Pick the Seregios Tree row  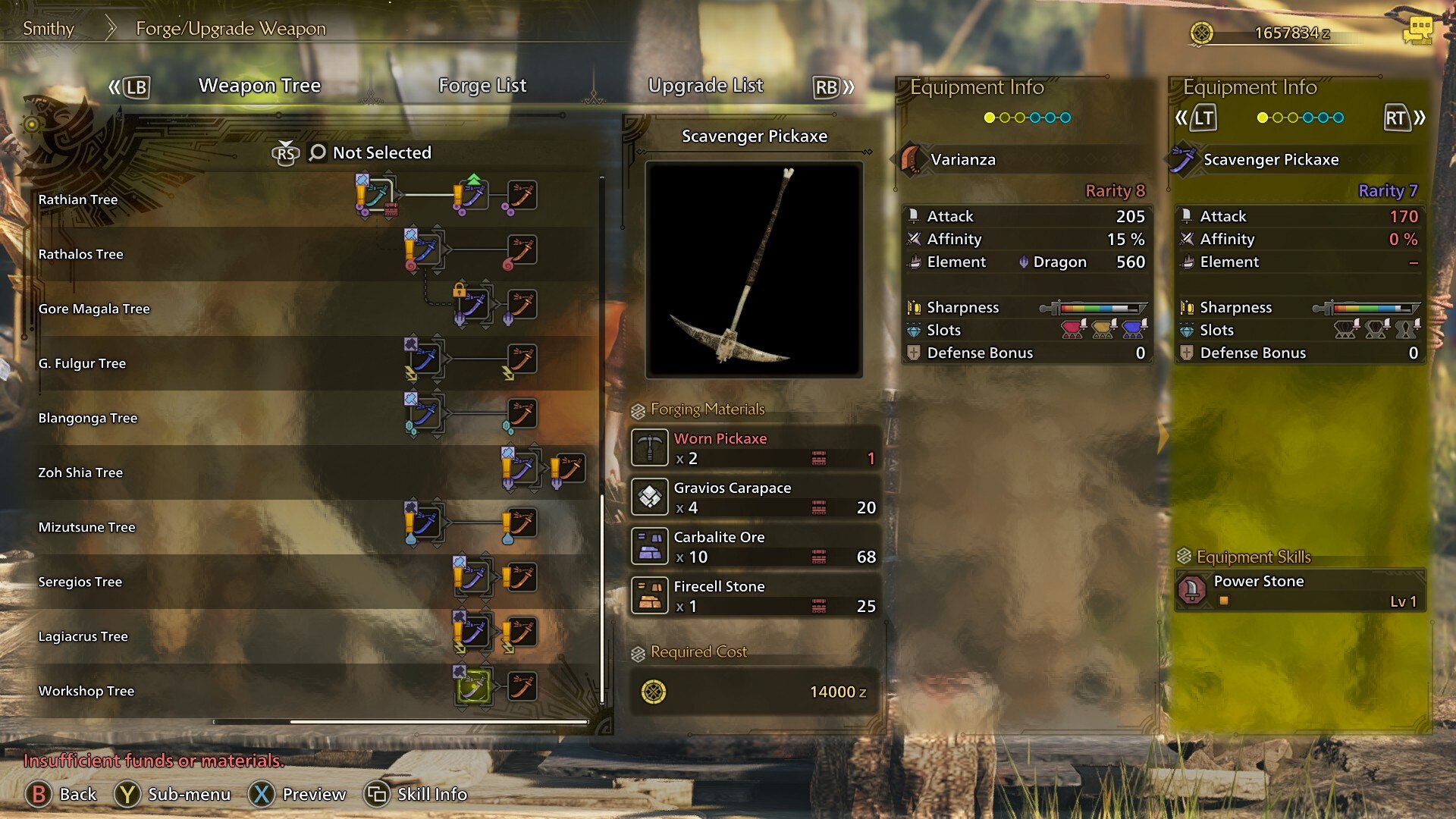point(80,582)
